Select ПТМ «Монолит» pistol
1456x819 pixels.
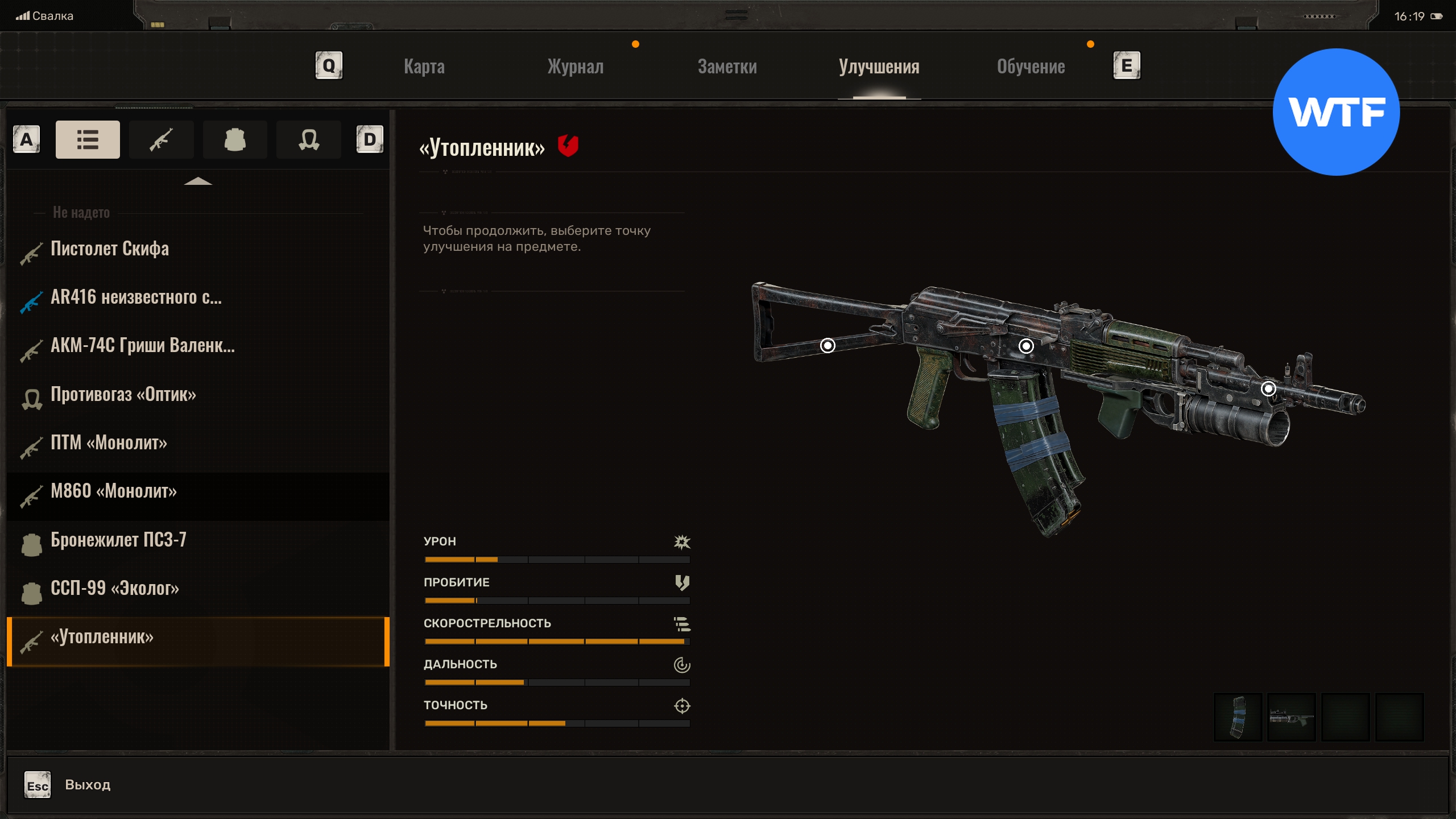[x=109, y=443]
